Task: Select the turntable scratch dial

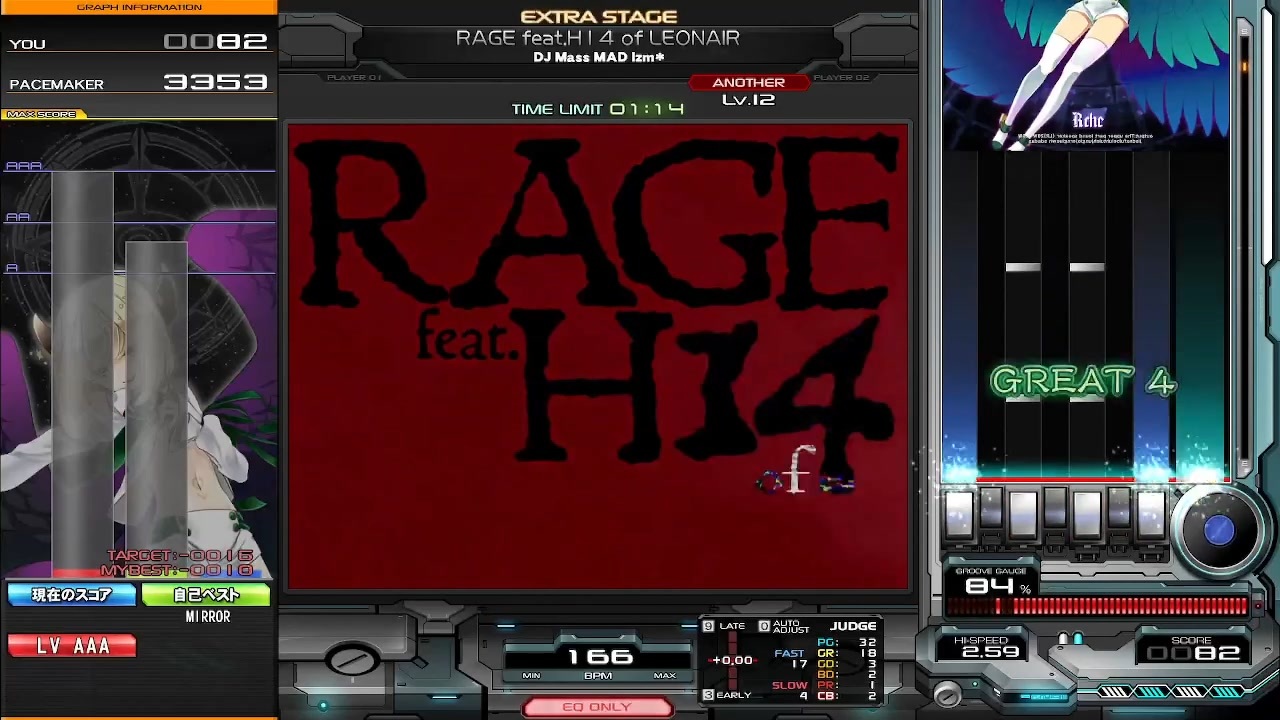Action: tap(1219, 531)
